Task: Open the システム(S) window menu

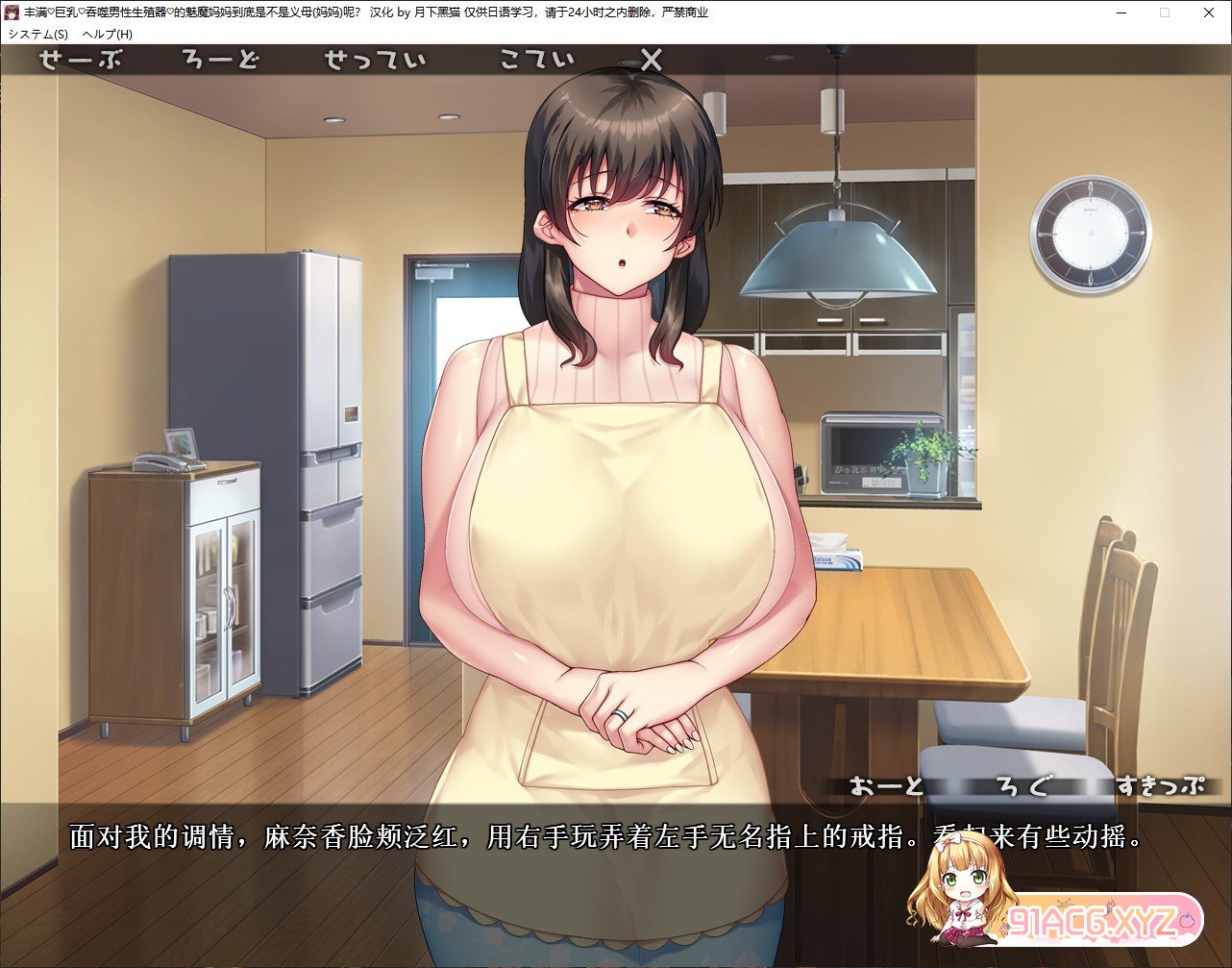Action: coord(37,34)
